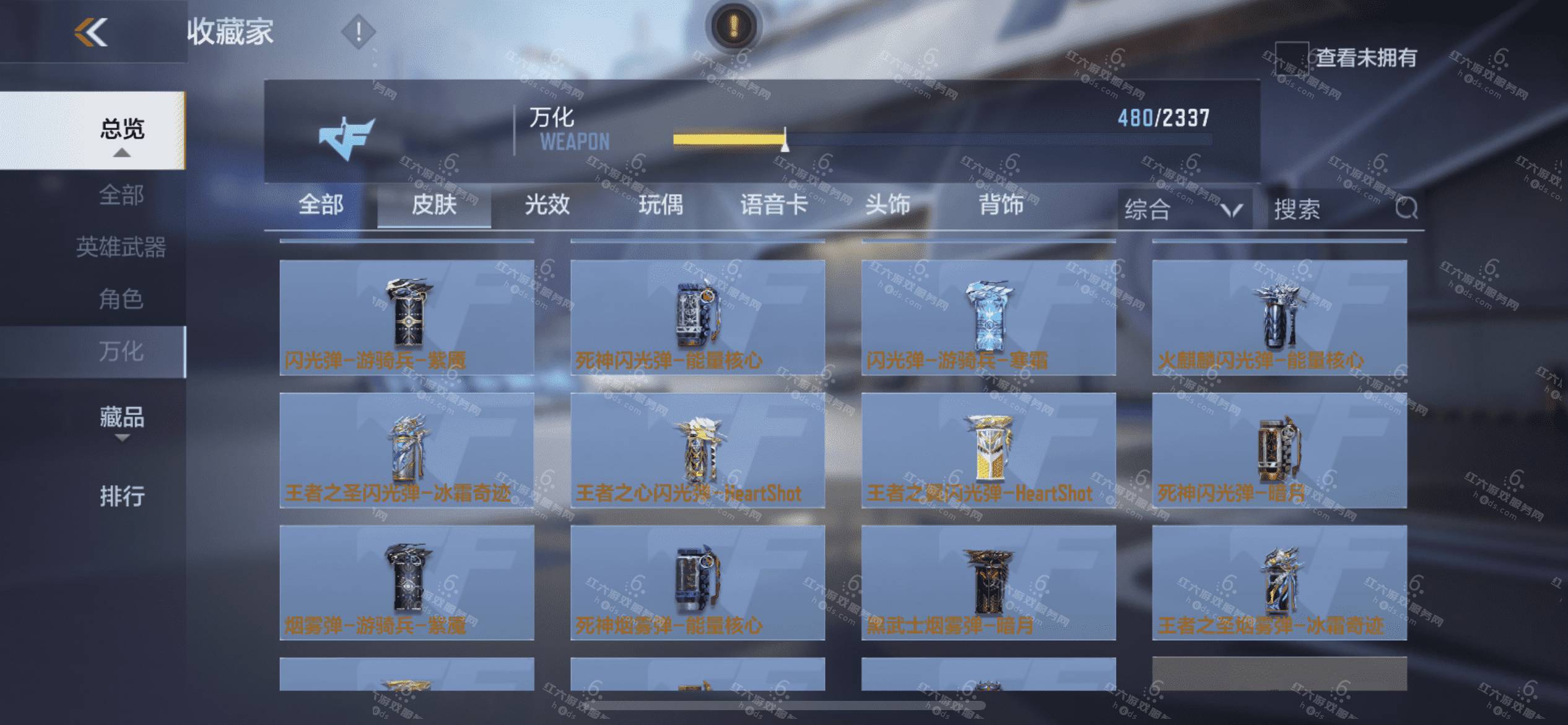Open 英雄武器 category in the sidebar

point(121,247)
